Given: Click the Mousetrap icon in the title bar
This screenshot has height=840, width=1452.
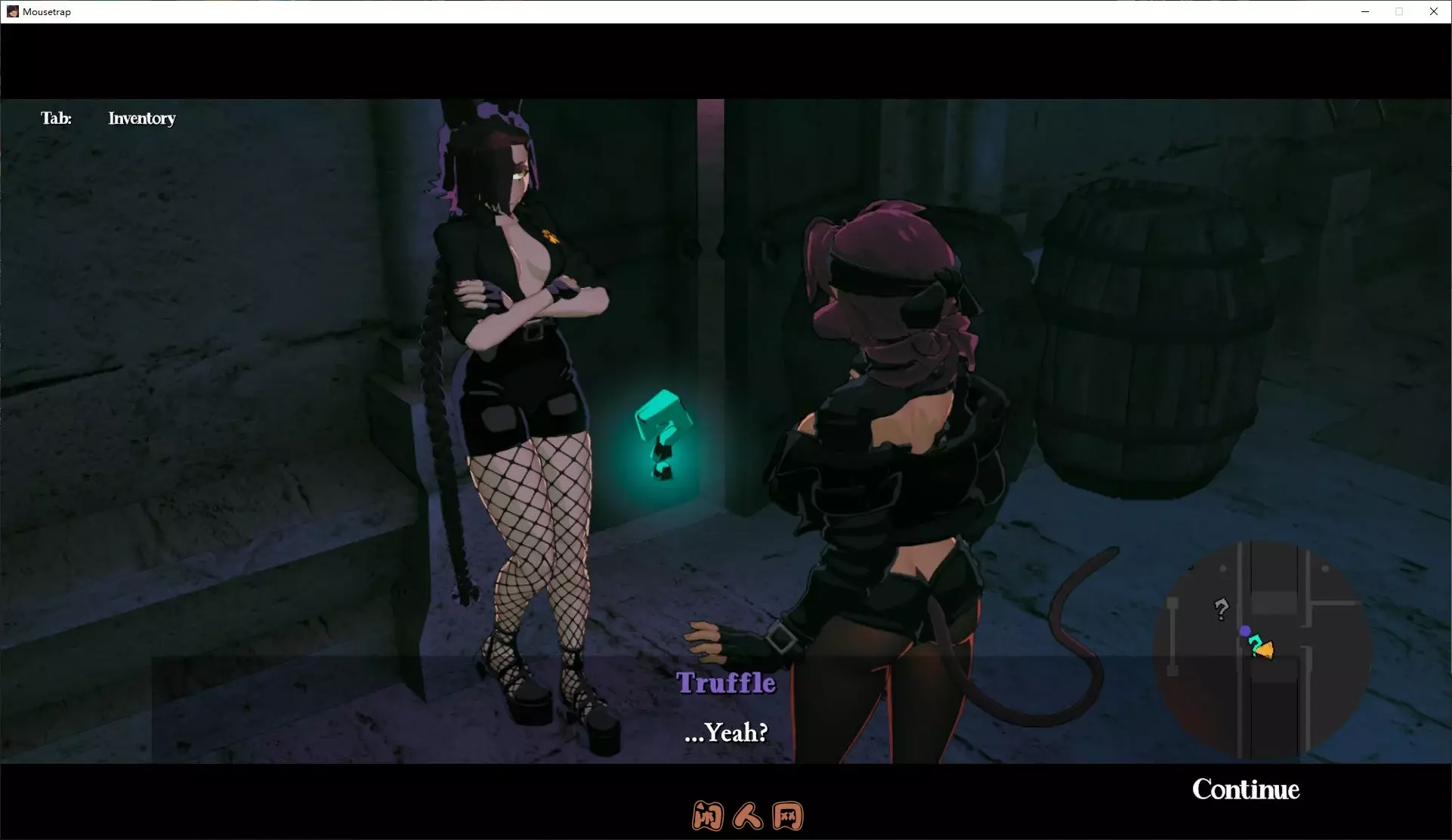Looking at the screenshot, I should pos(13,11).
